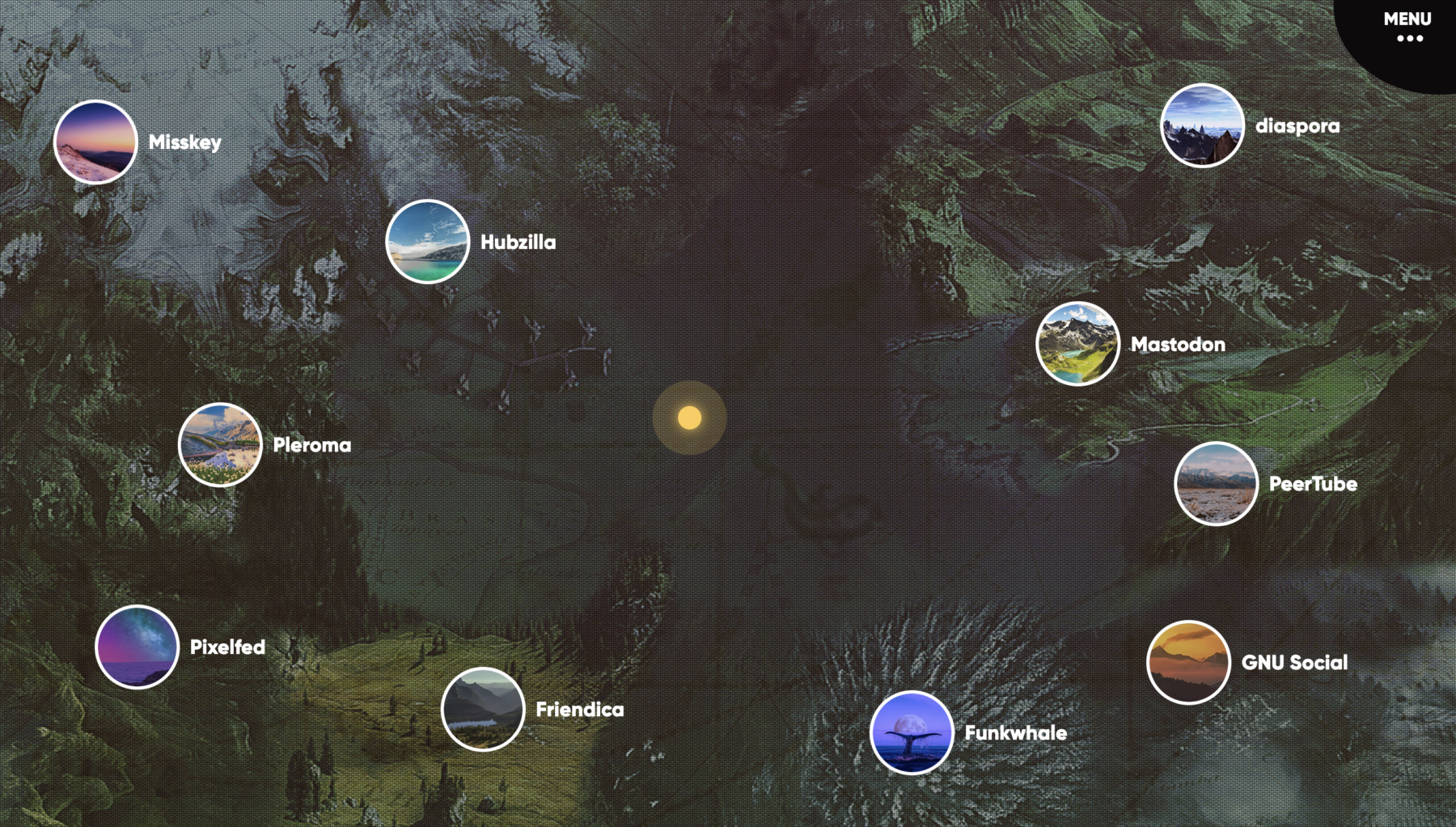This screenshot has height=827, width=1456.
Task: Open the Mastodon mountain thumbnail
Action: (1078, 344)
